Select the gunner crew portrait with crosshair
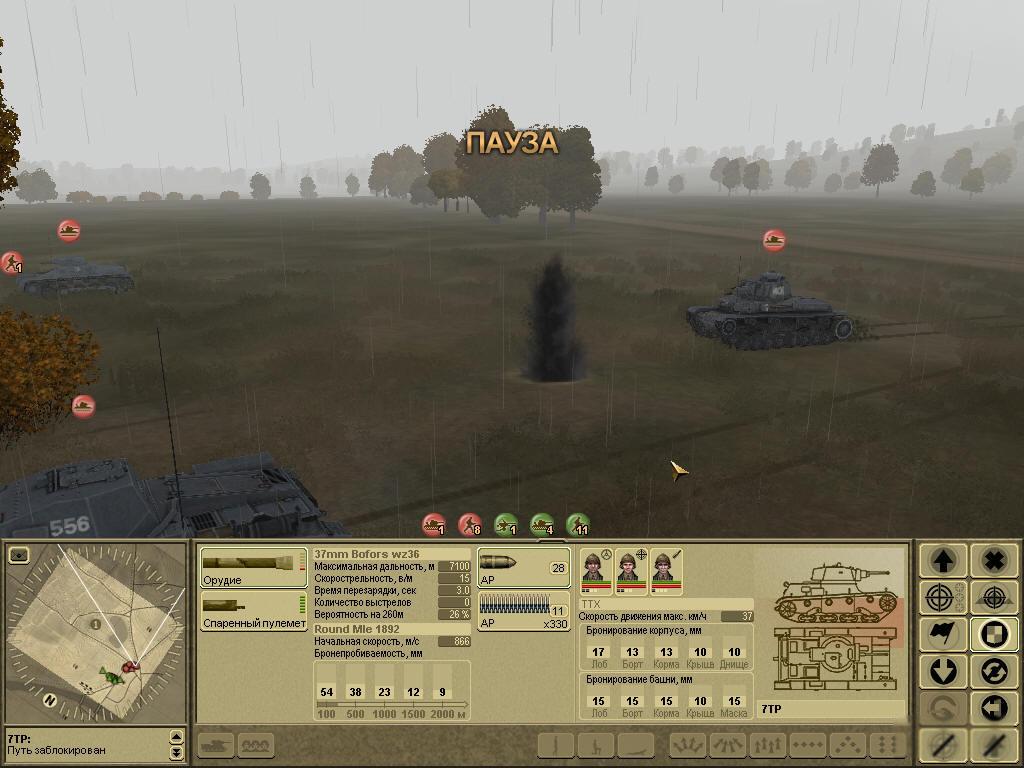The height and width of the screenshot is (768, 1024). pyautogui.click(x=628, y=572)
